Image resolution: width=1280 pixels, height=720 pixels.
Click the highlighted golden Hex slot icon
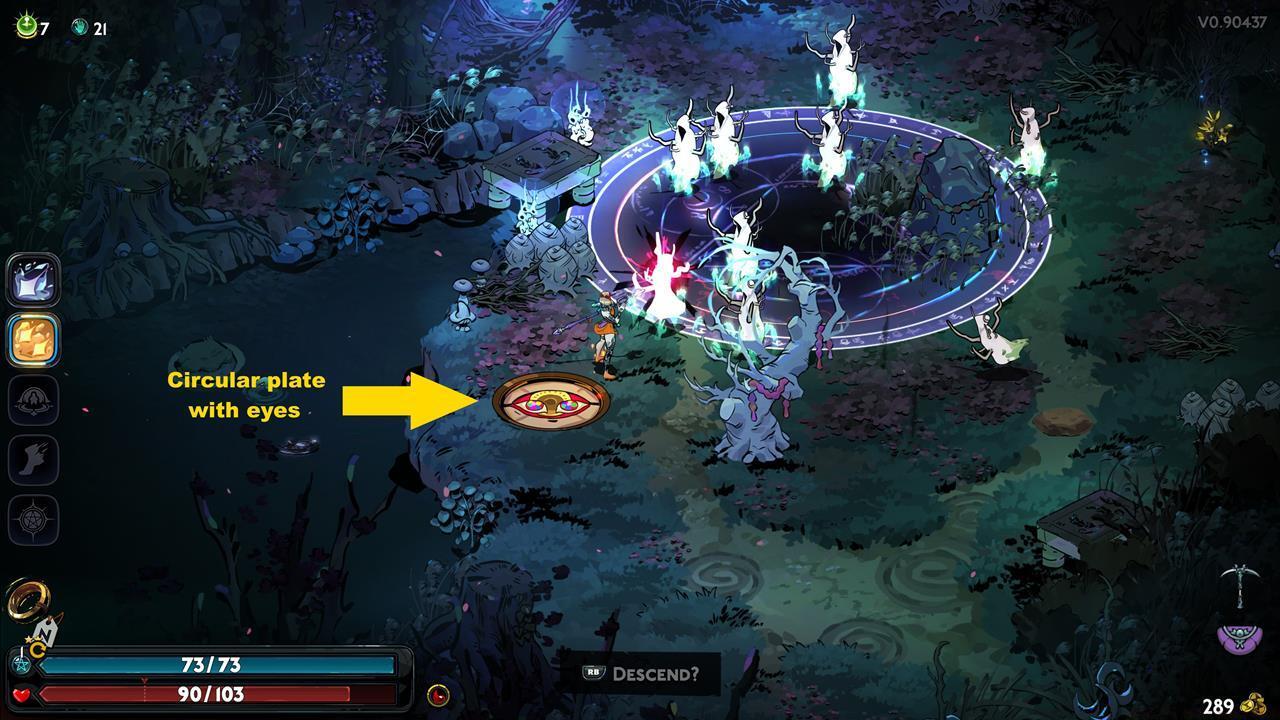click(33, 341)
